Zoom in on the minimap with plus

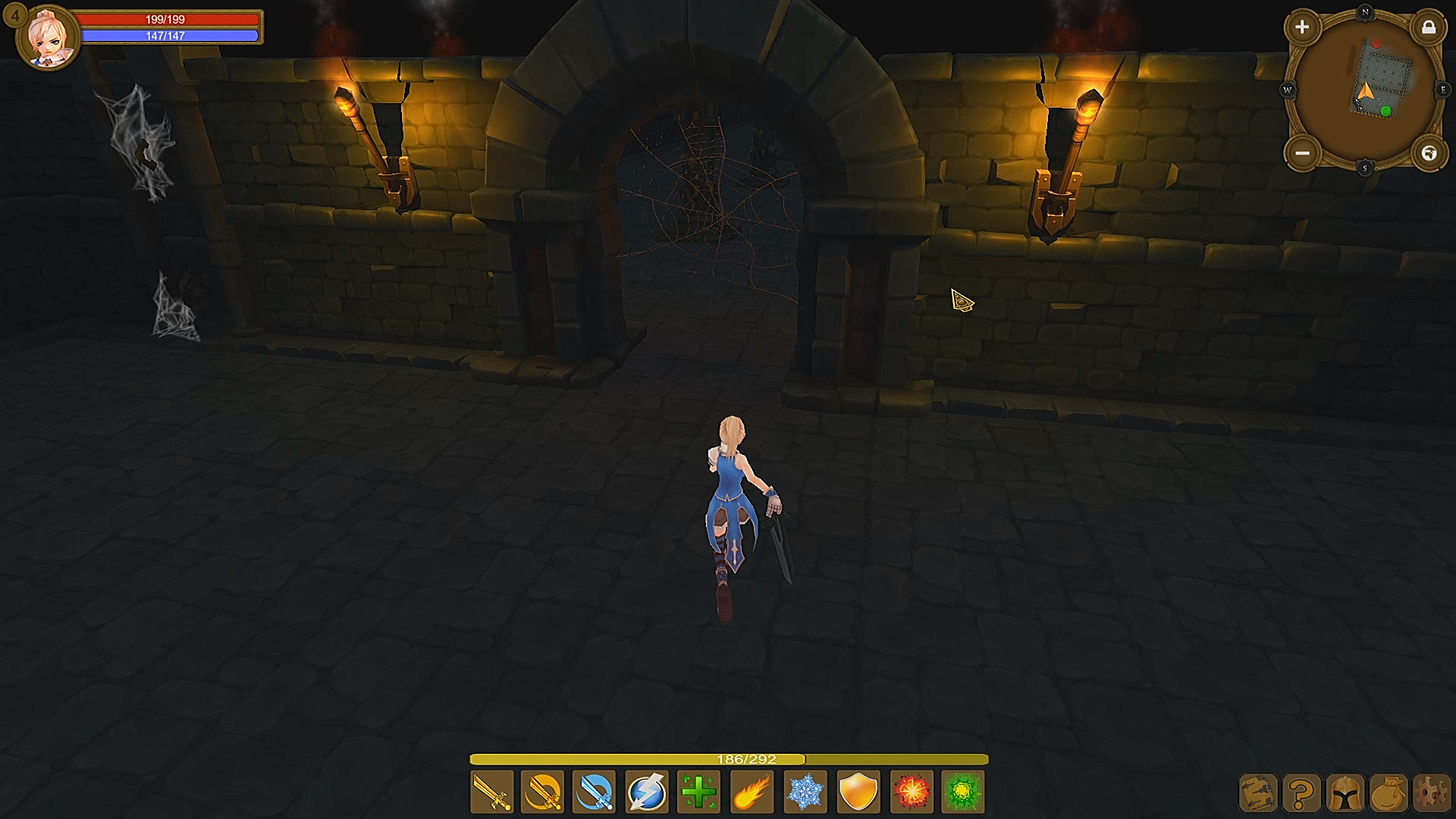[1303, 27]
